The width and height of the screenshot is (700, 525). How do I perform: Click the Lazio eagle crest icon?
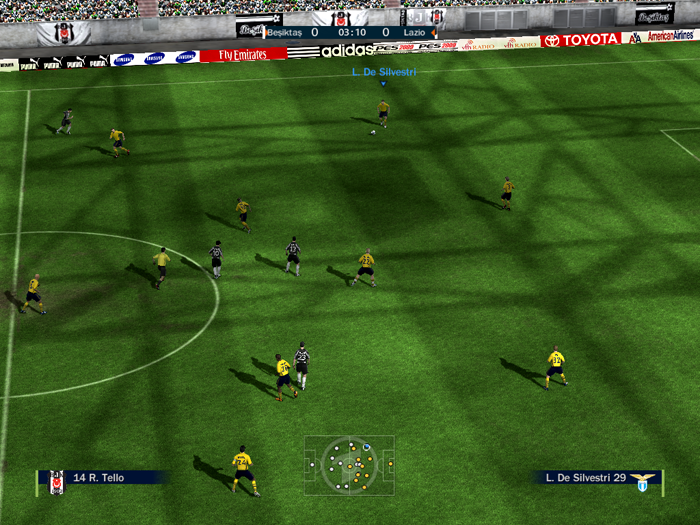point(644,481)
